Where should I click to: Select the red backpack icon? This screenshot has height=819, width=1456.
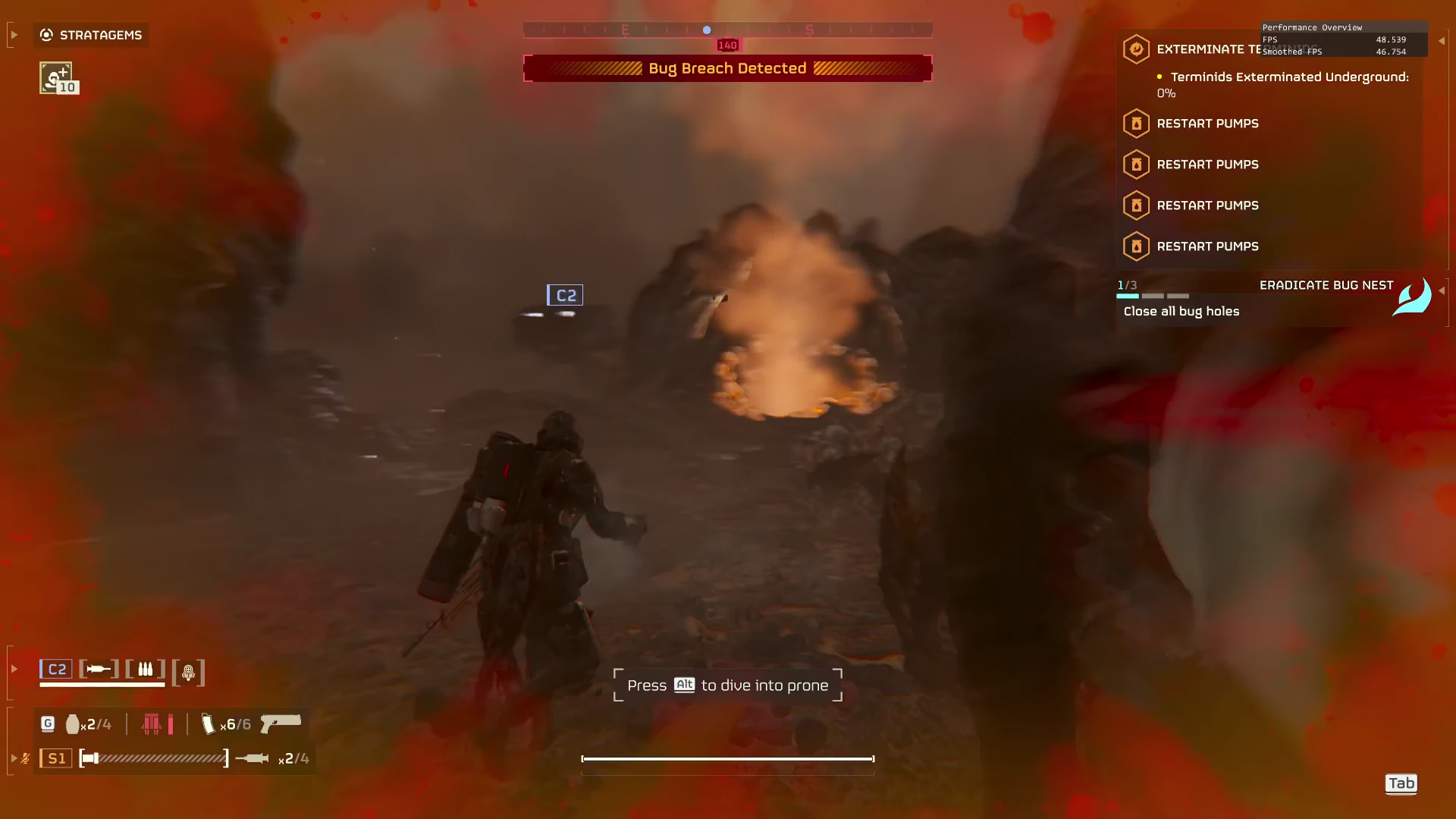click(152, 724)
